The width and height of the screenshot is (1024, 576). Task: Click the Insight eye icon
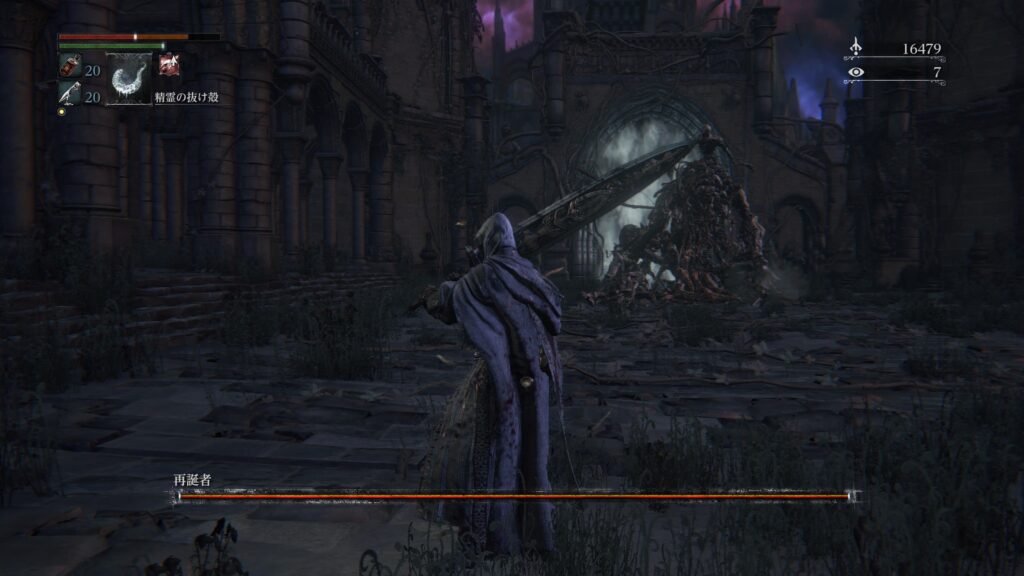855,72
